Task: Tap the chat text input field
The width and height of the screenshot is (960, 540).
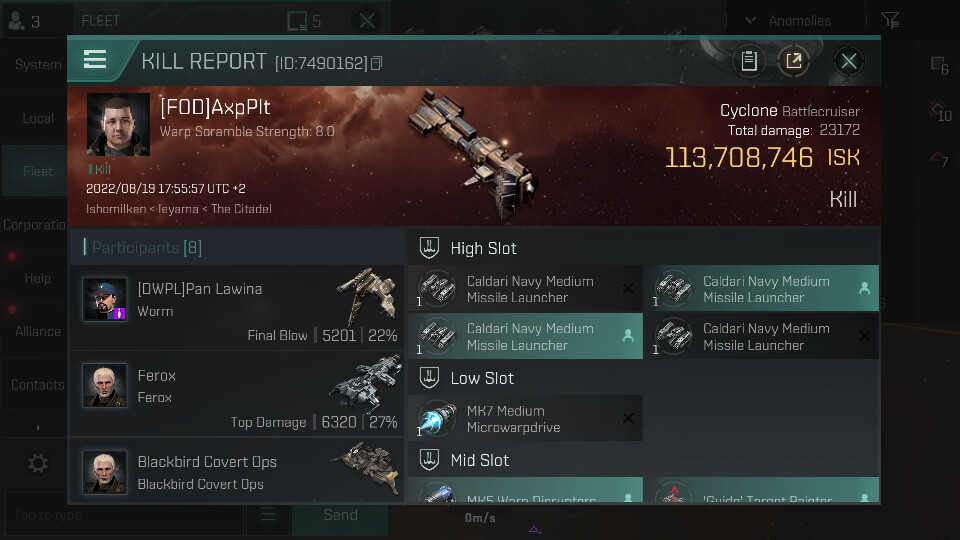Action: 125,515
